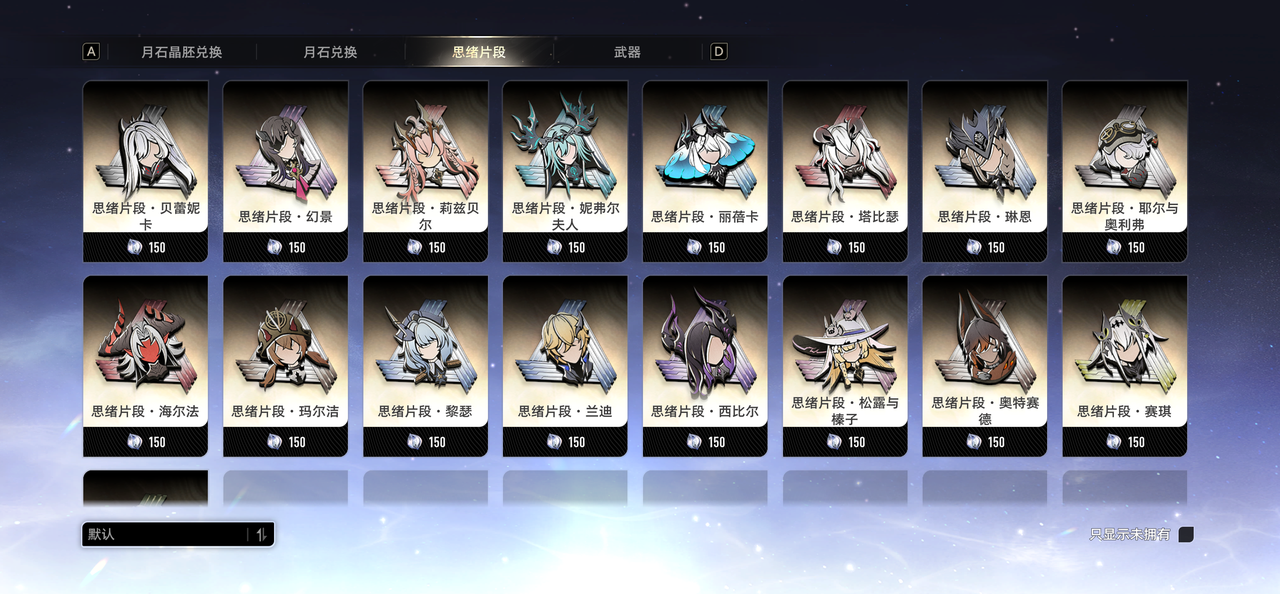Switch to the 月石晶胚兑换 tab

(182, 52)
